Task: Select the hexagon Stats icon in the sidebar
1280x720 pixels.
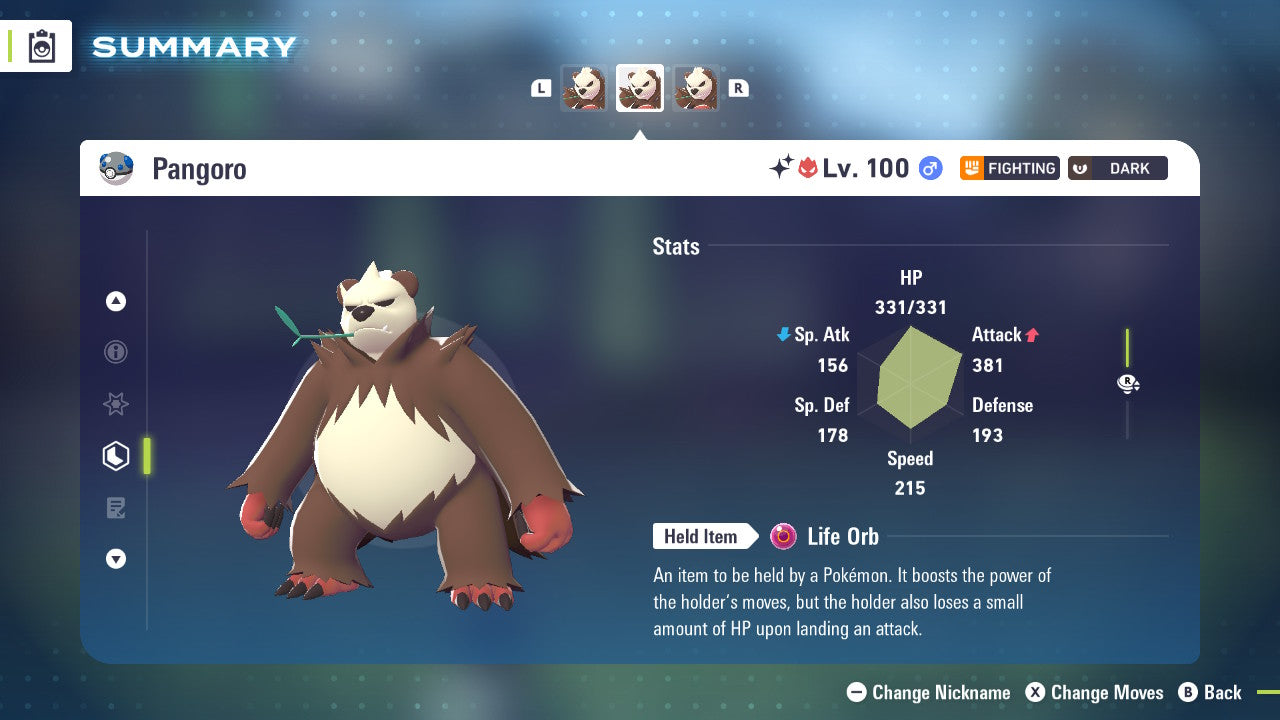Action: pyautogui.click(x=116, y=456)
